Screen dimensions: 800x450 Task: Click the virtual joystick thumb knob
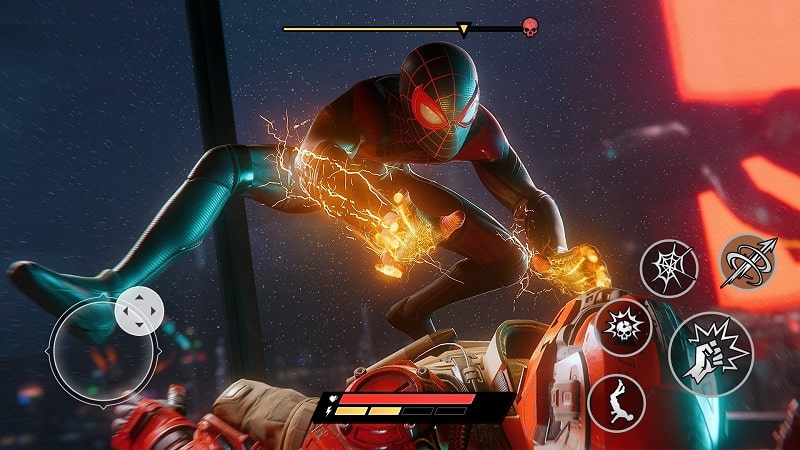click(x=139, y=312)
